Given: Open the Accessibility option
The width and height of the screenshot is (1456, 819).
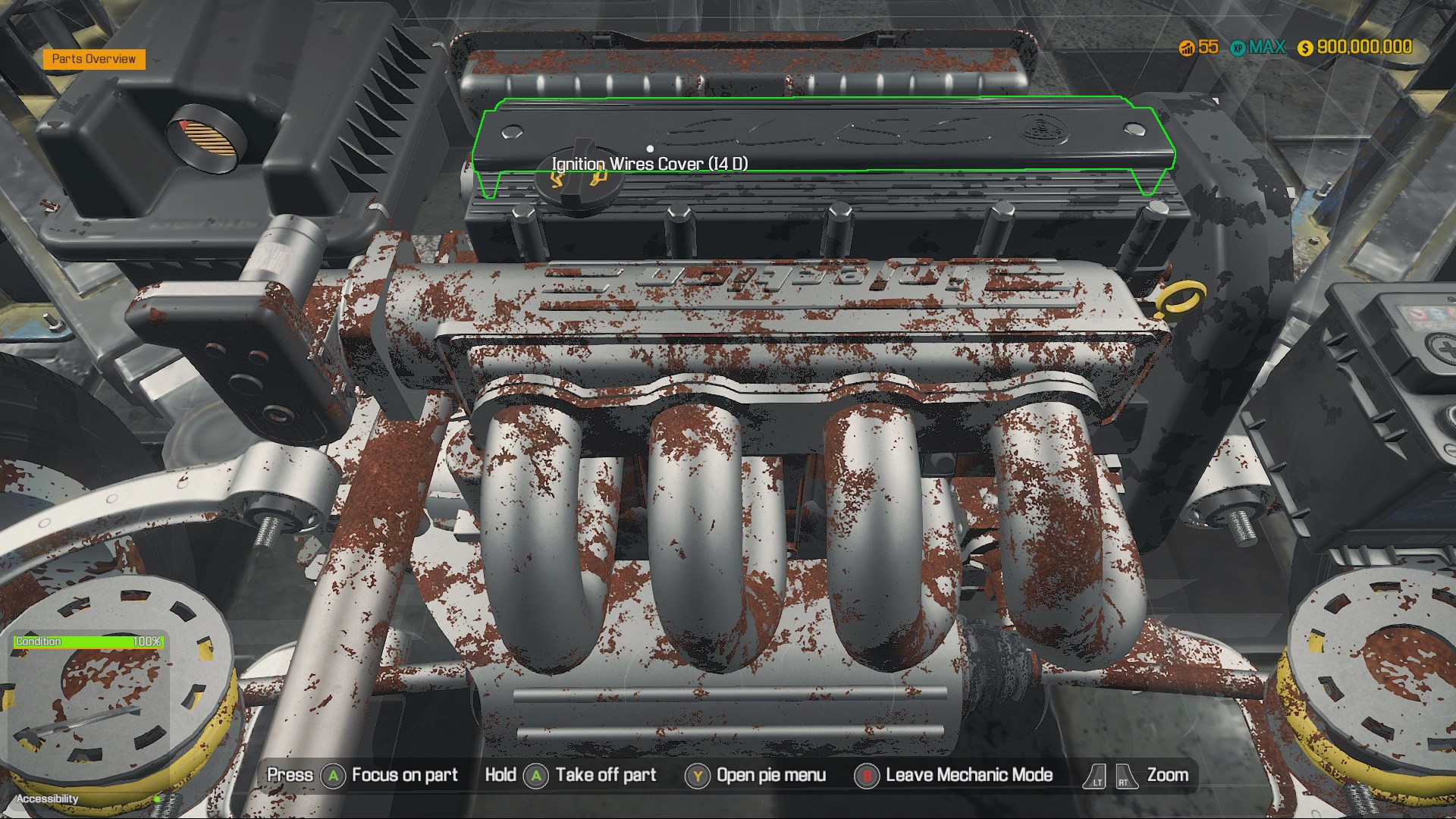Looking at the screenshot, I should [x=48, y=799].
